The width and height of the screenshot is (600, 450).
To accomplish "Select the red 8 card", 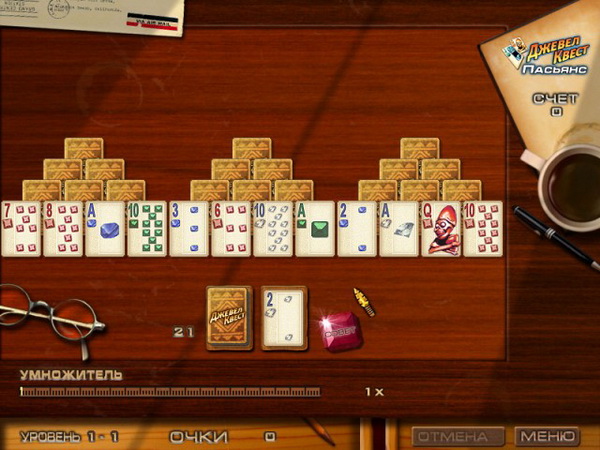I will click(x=63, y=228).
